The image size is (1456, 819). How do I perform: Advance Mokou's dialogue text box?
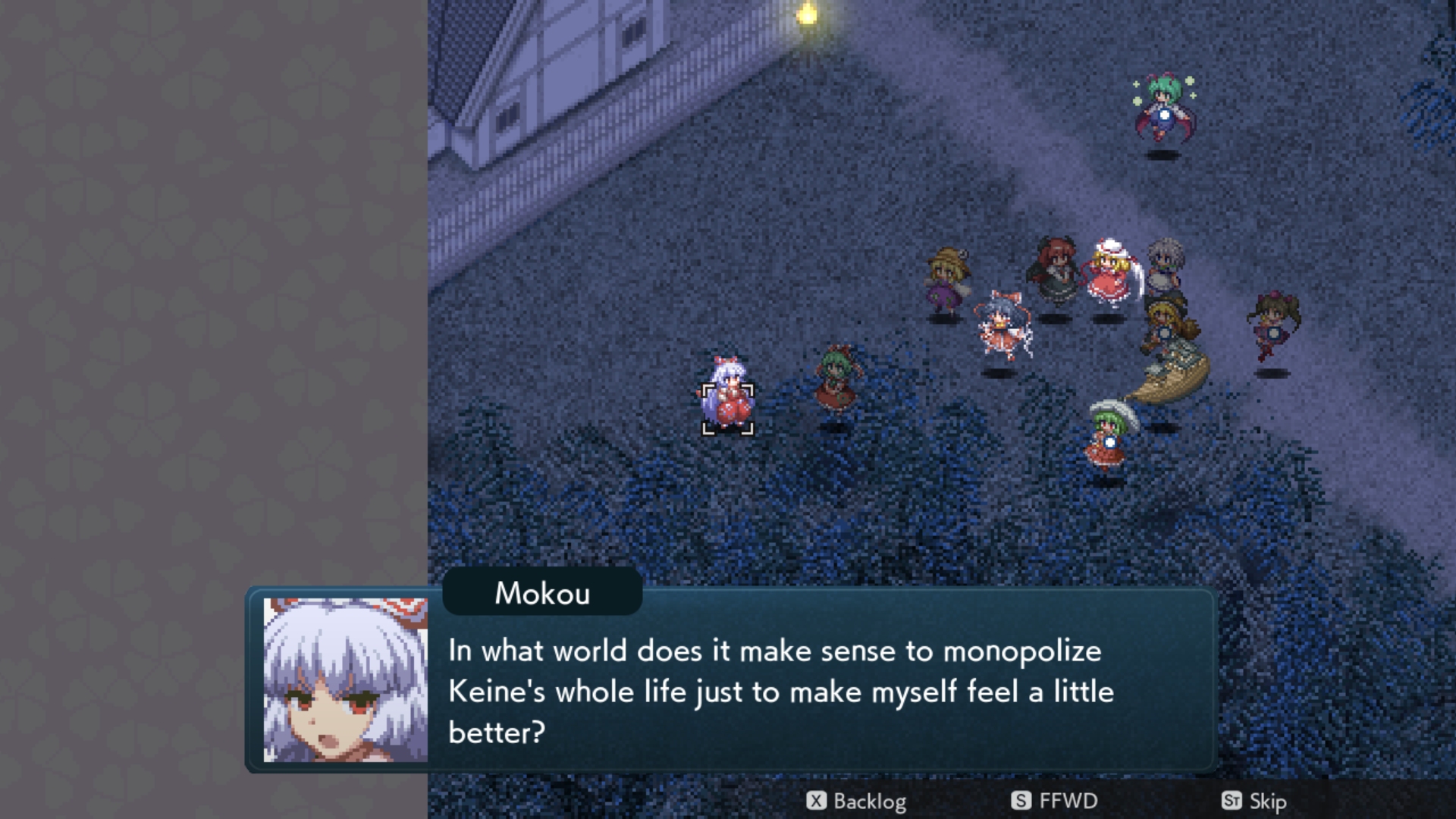click(x=780, y=691)
